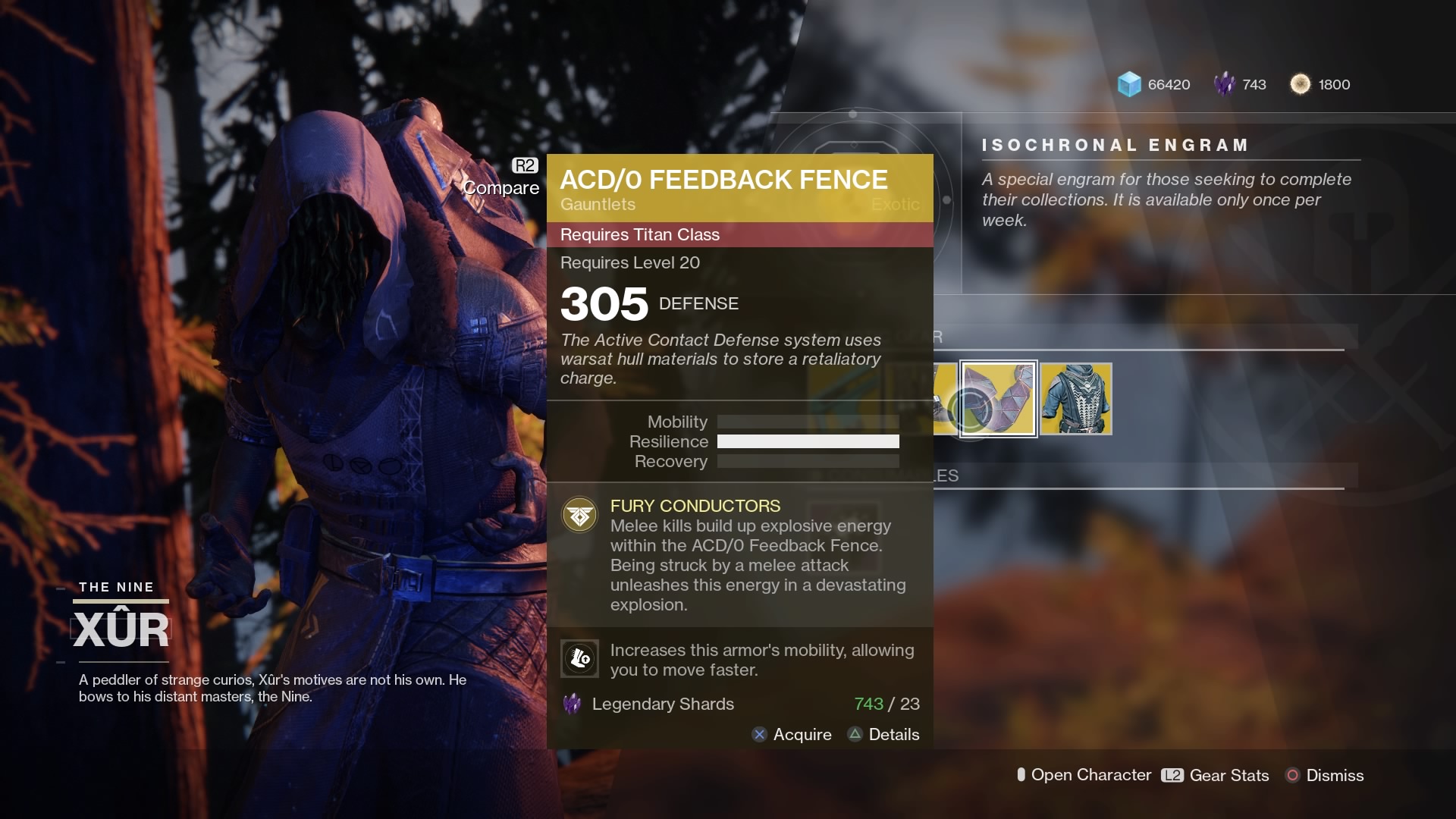
Task: Click the Recovery stat bar
Action: point(808,461)
